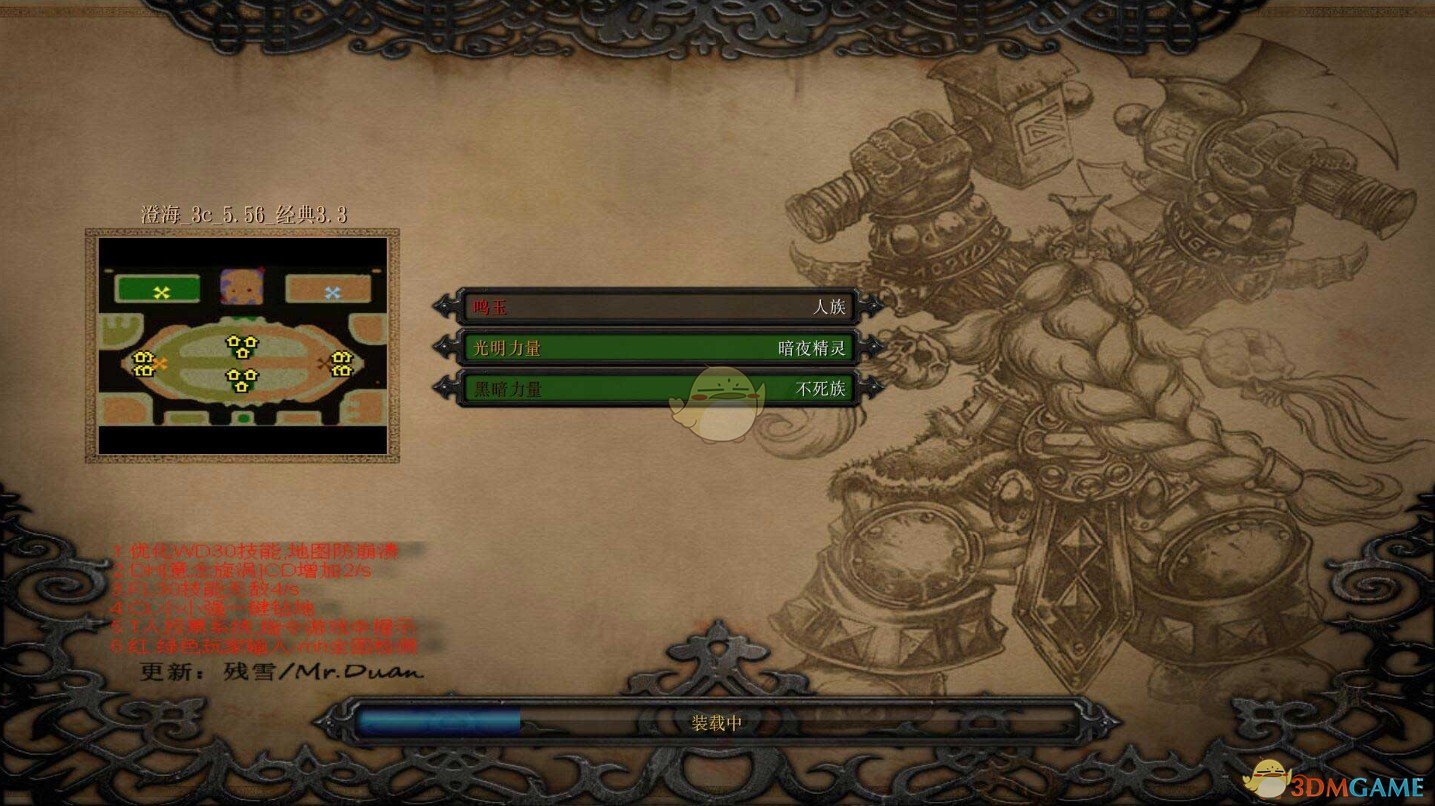Viewport: 1435px width, 806px height.
Task: Click the blue X start icon on minimap right
Action: point(331,293)
